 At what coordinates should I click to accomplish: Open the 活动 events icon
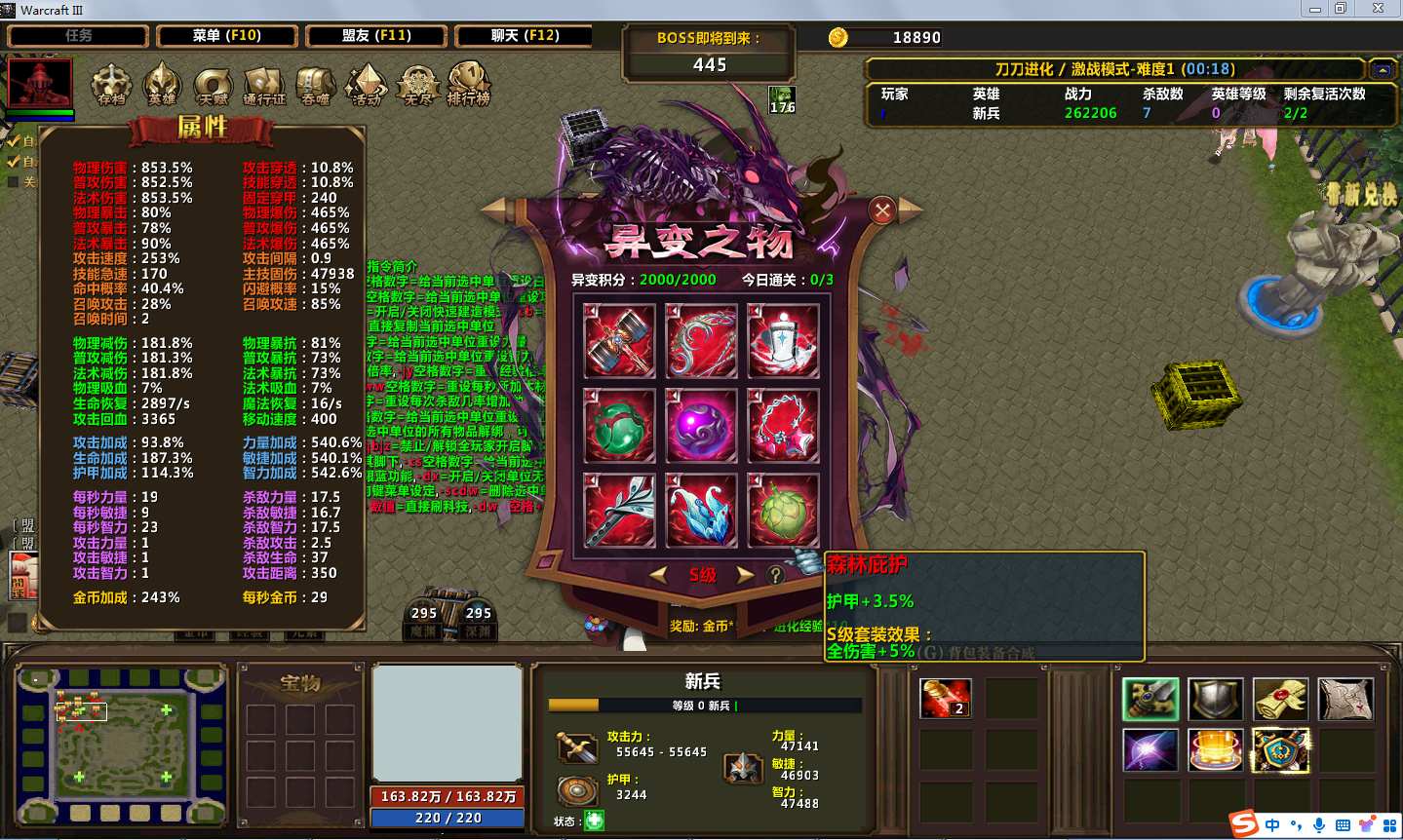pos(367,85)
